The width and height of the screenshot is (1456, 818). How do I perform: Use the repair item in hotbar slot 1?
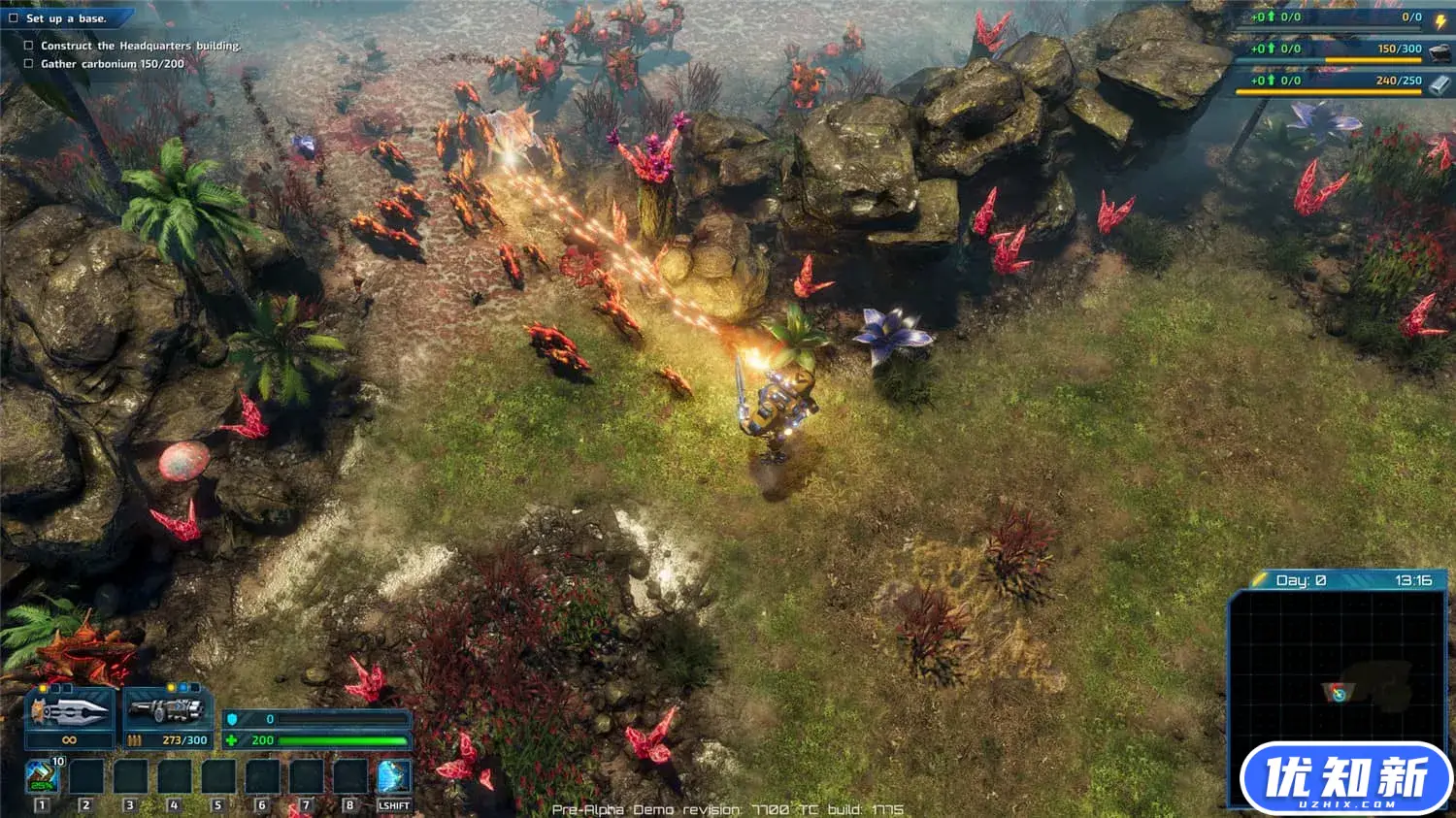(x=42, y=775)
